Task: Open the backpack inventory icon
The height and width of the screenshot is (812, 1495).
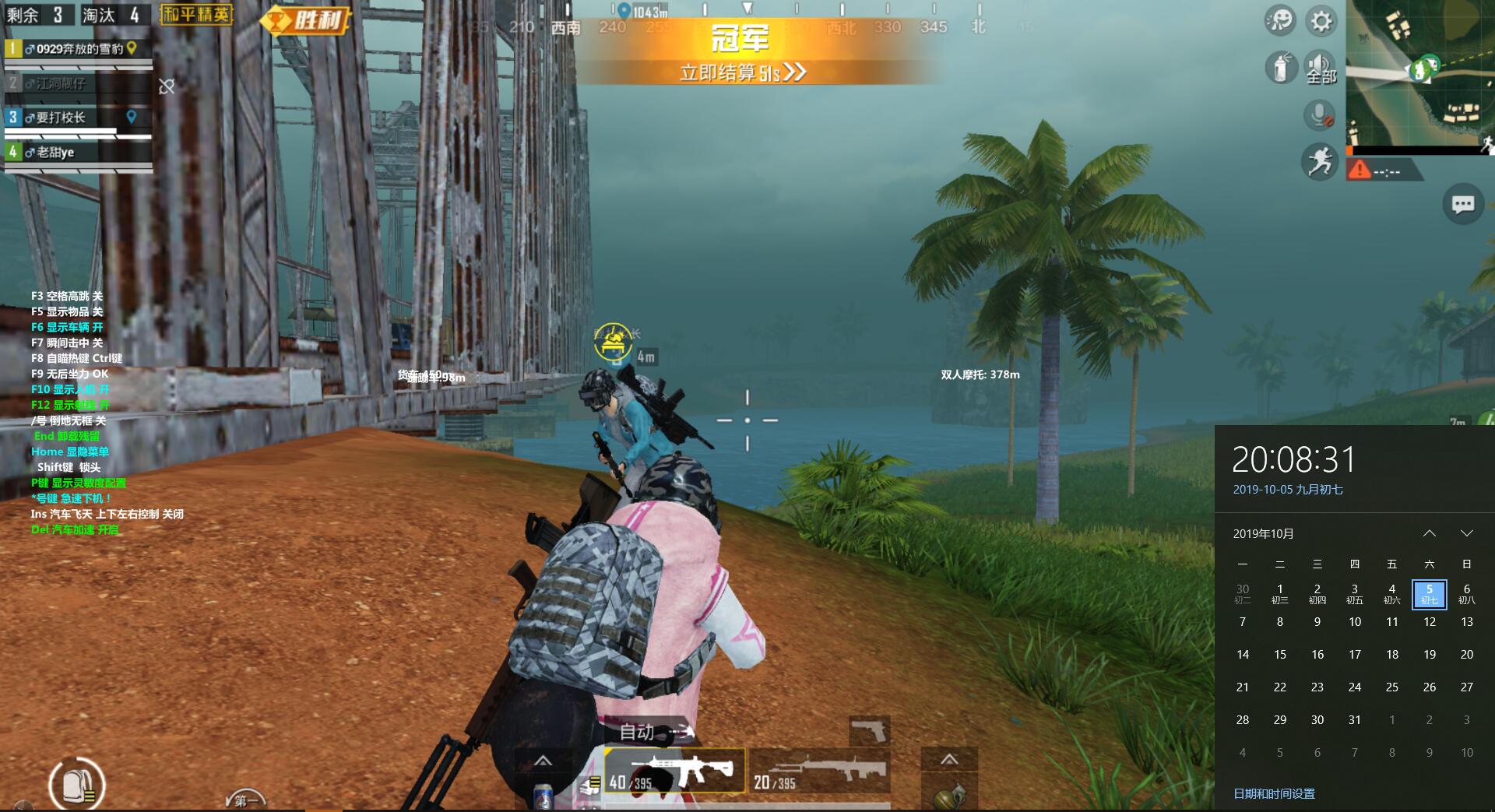Action: tap(76, 785)
